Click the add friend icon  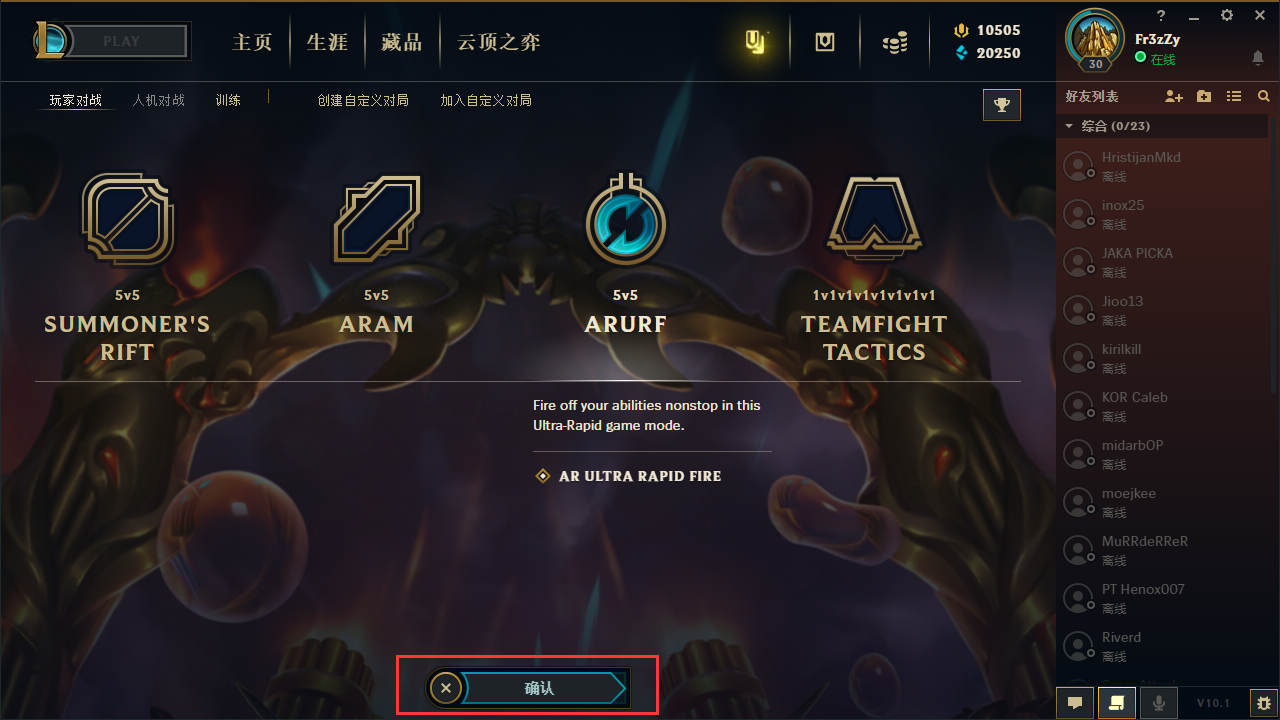1174,97
